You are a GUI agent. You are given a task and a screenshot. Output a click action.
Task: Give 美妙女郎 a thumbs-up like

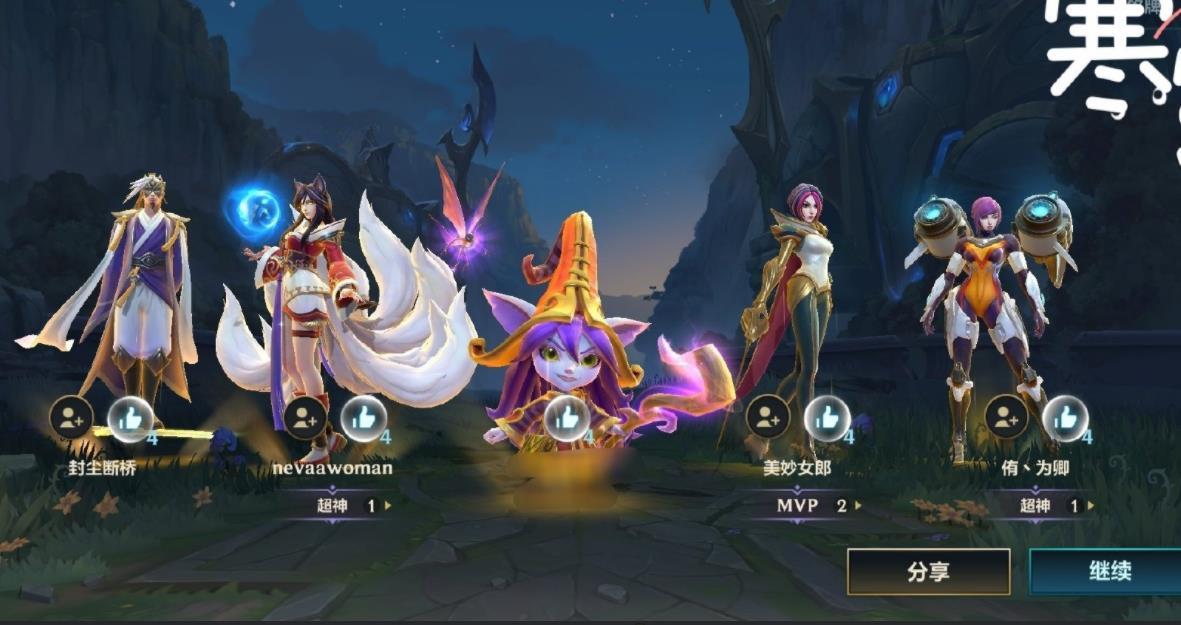[x=827, y=418]
